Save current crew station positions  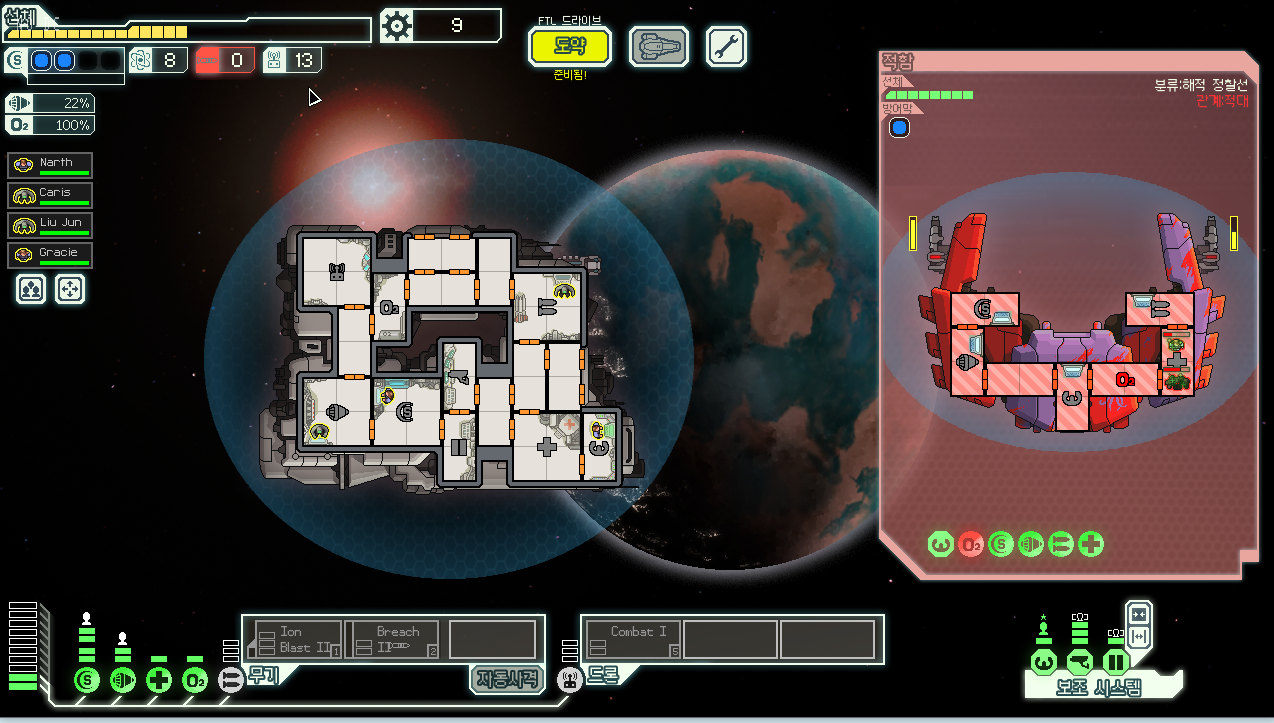tap(32, 289)
